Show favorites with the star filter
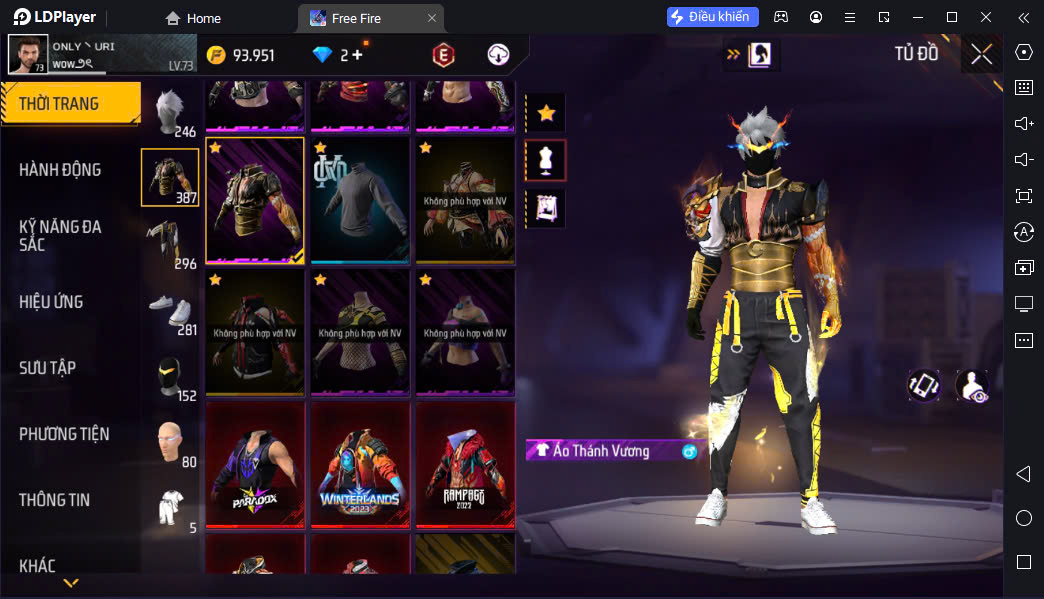 (x=546, y=113)
